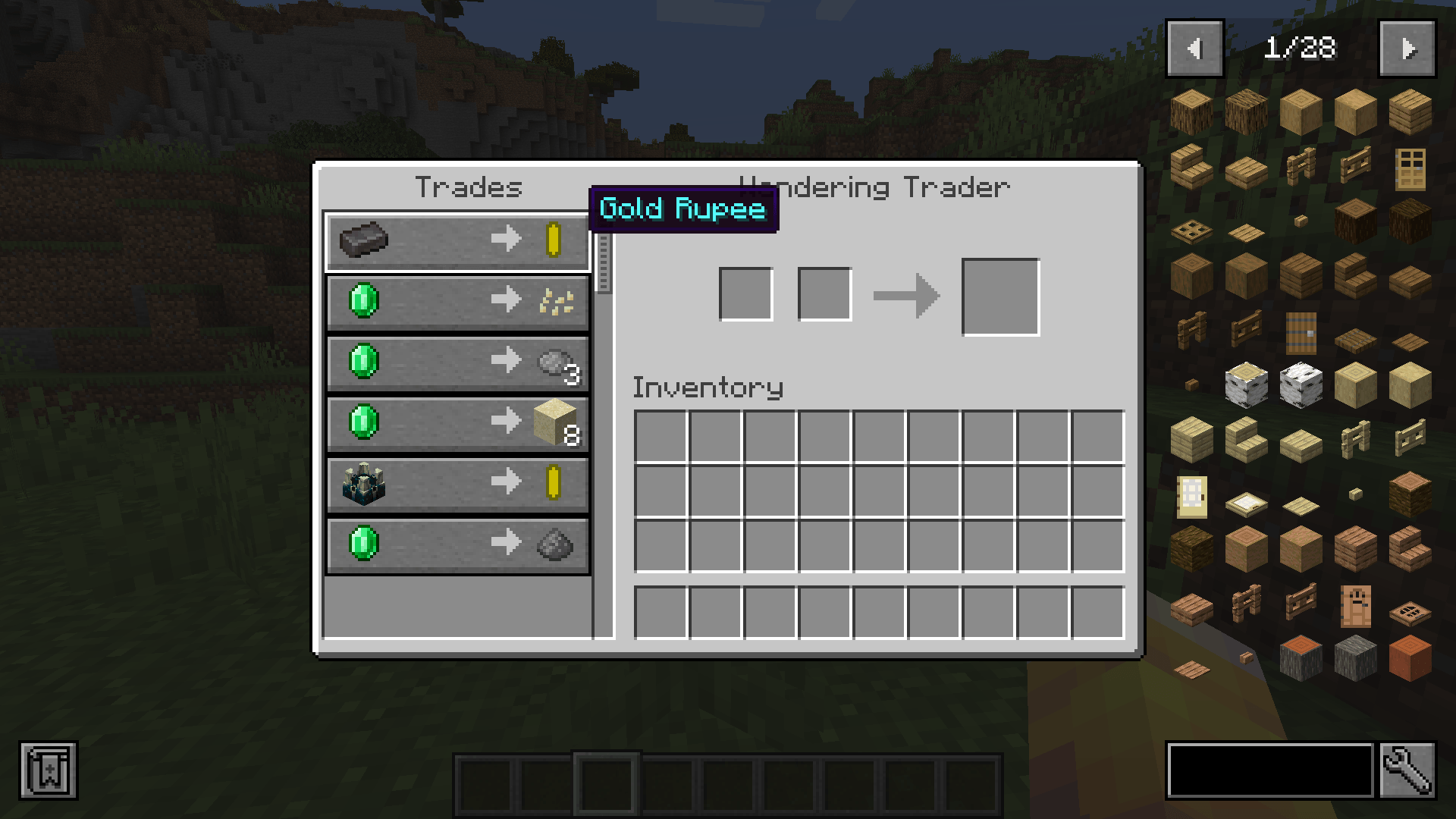The height and width of the screenshot is (819, 1456).
Task: Select the conduit trade offering a Gold Rupee
Action: pos(457,485)
